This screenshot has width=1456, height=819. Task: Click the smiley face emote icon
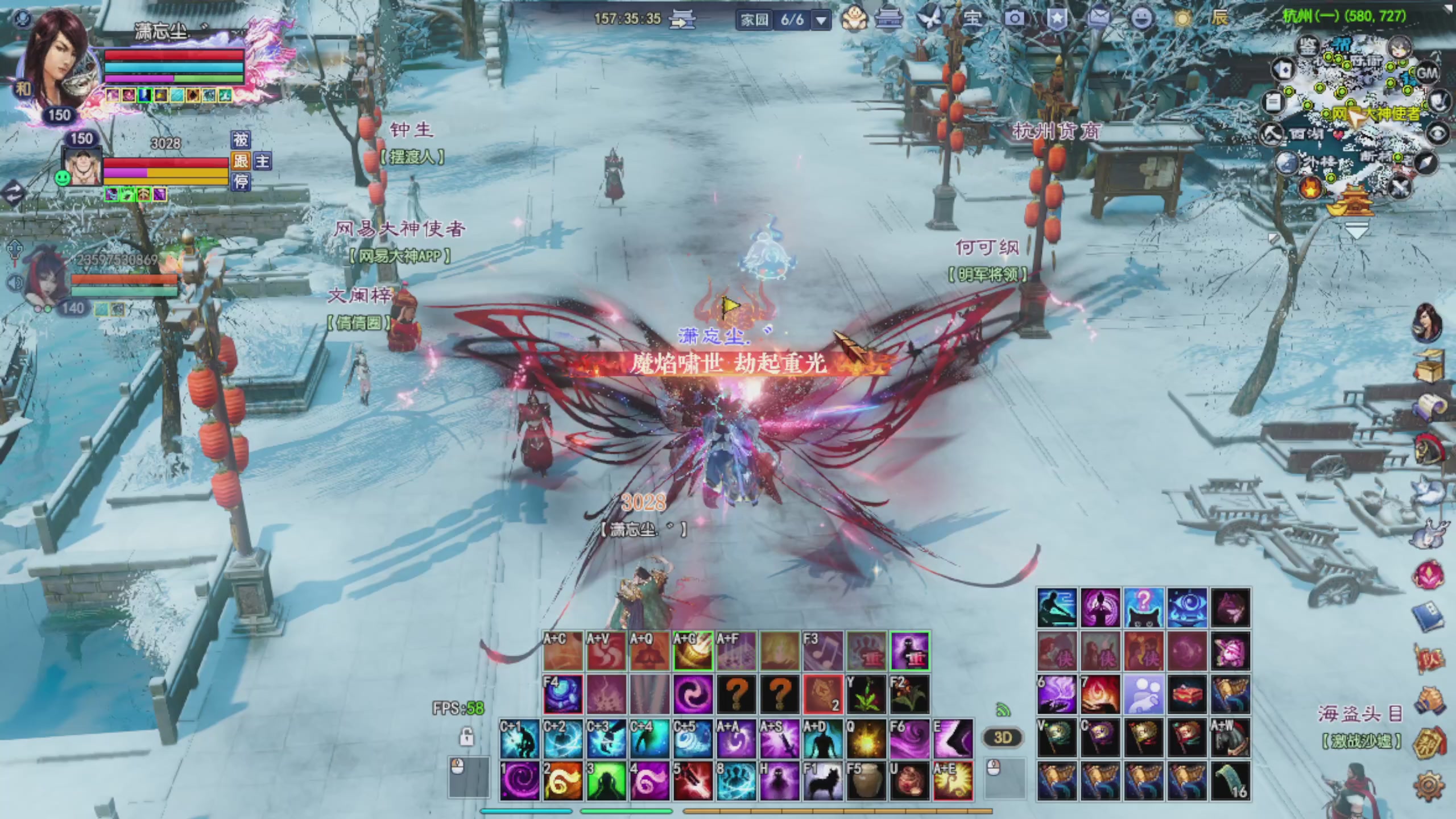[x=1141, y=18]
